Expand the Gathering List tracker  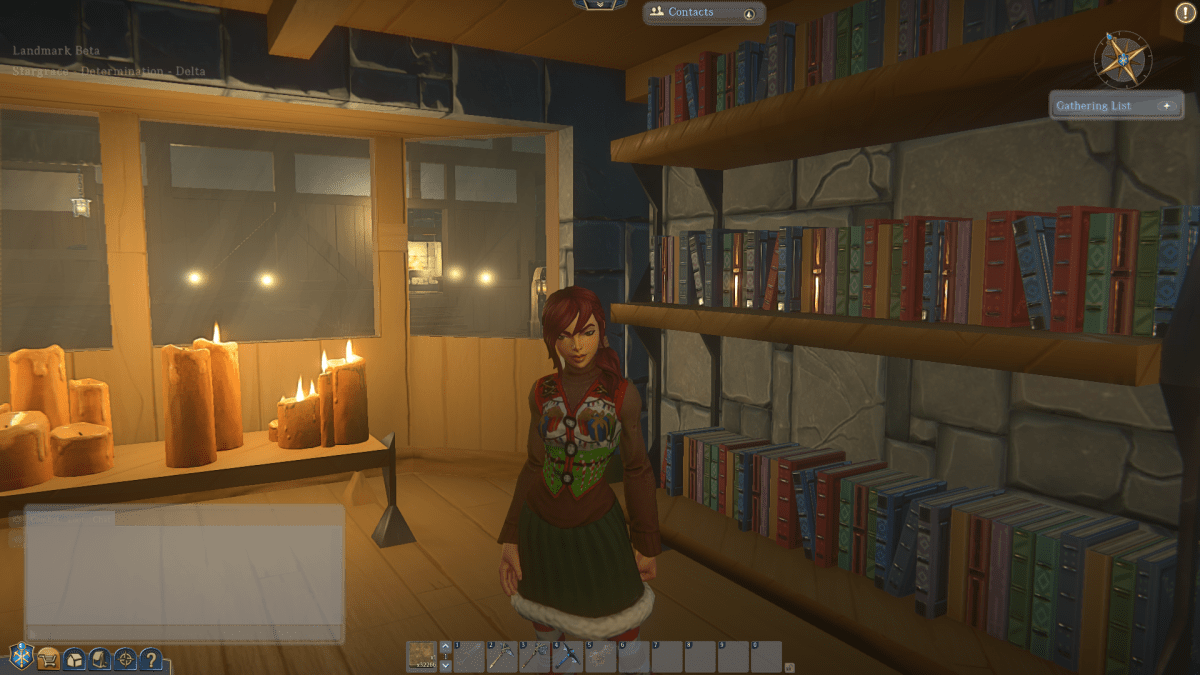1166,106
